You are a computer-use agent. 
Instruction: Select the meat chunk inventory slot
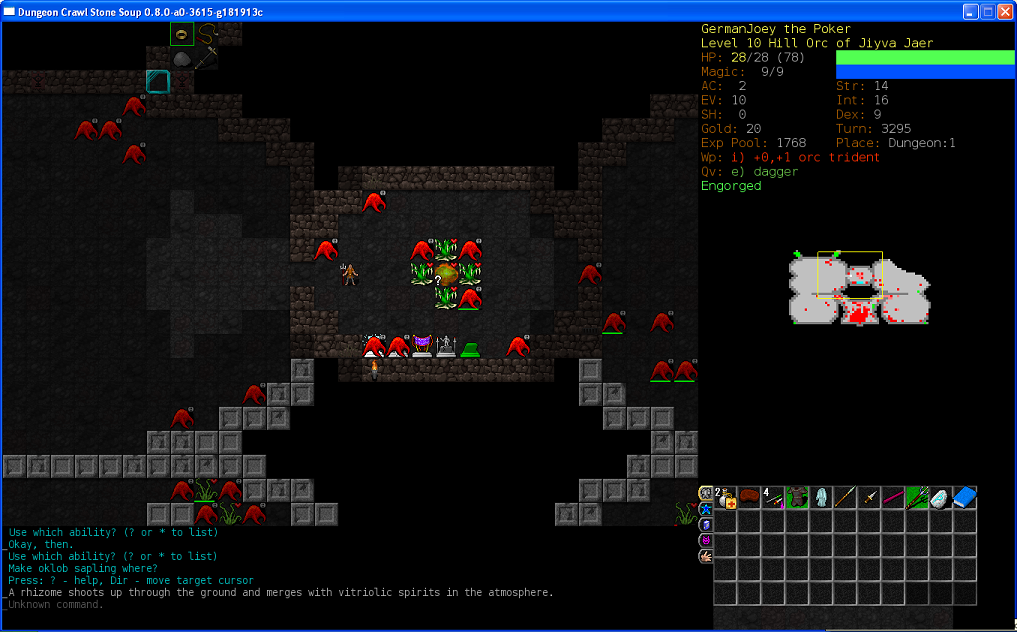(x=749, y=497)
